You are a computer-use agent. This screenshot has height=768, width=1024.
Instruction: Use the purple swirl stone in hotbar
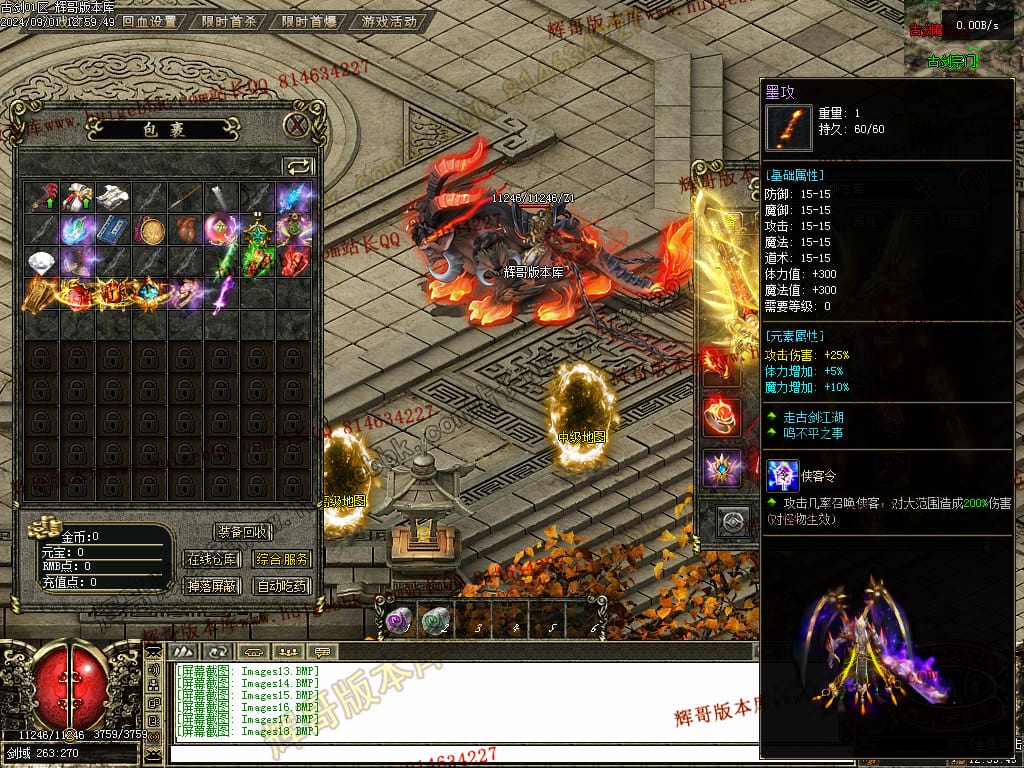tap(399, 622)
